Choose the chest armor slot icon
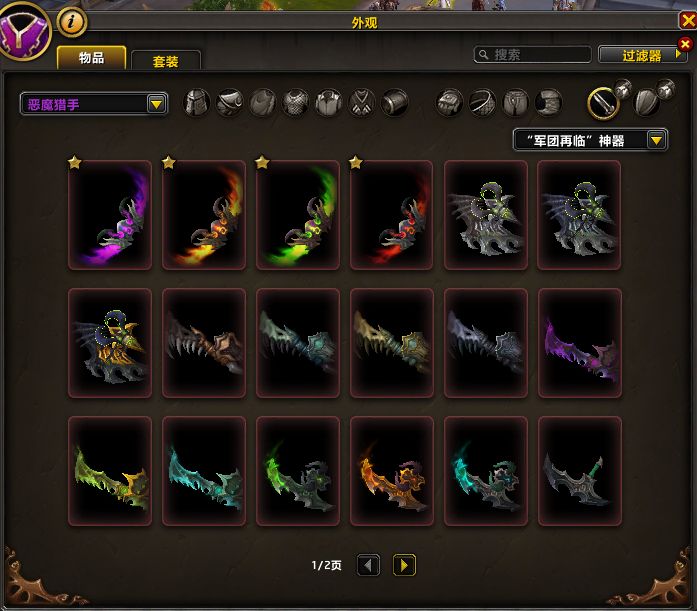697x611 pixels. point(295,102)
